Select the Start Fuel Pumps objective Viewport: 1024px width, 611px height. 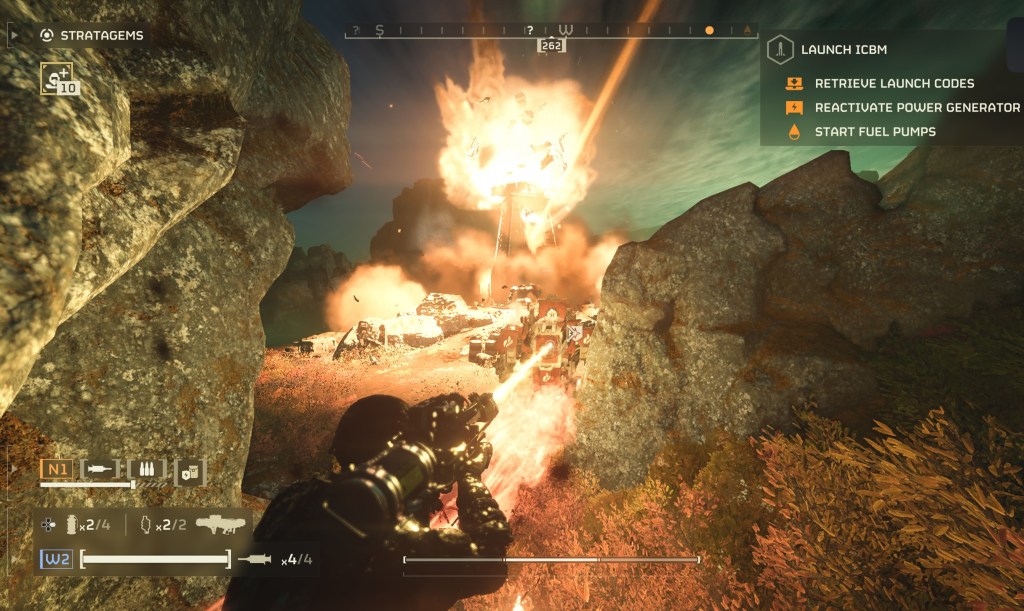pos(875,131)
